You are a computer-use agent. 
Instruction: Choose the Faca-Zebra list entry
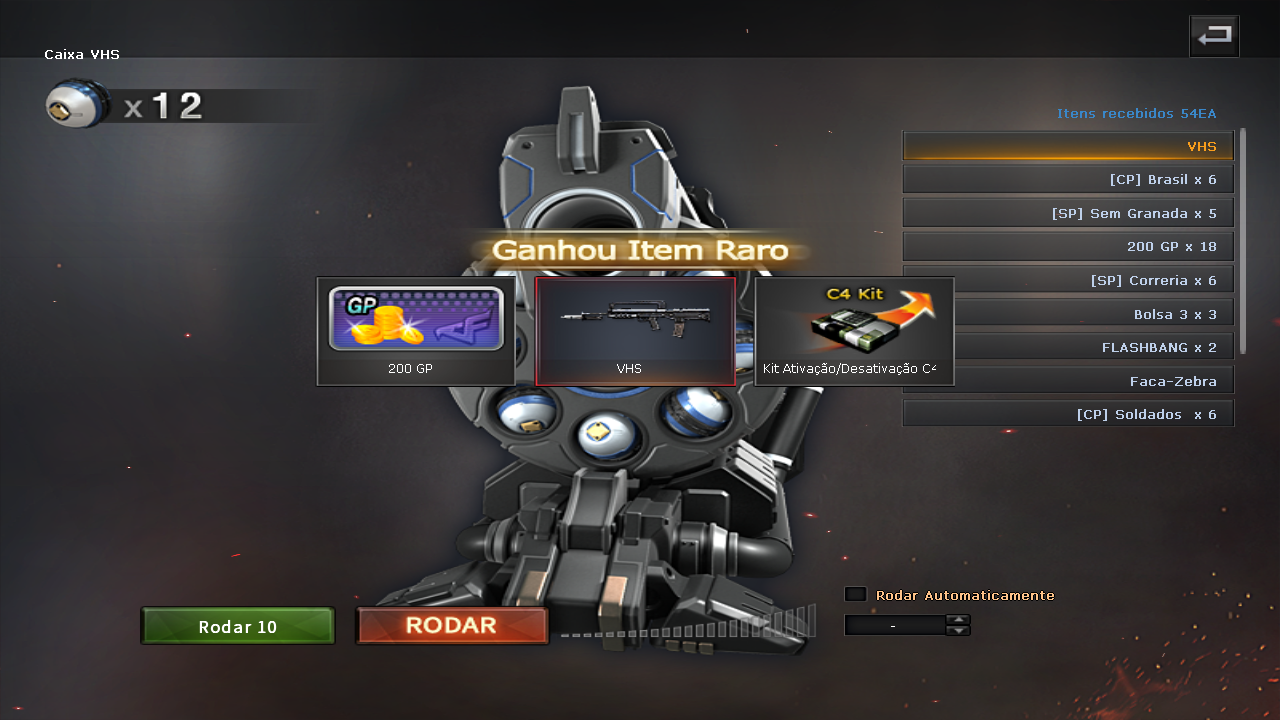pyautogui.click(x=1068, y=381)
